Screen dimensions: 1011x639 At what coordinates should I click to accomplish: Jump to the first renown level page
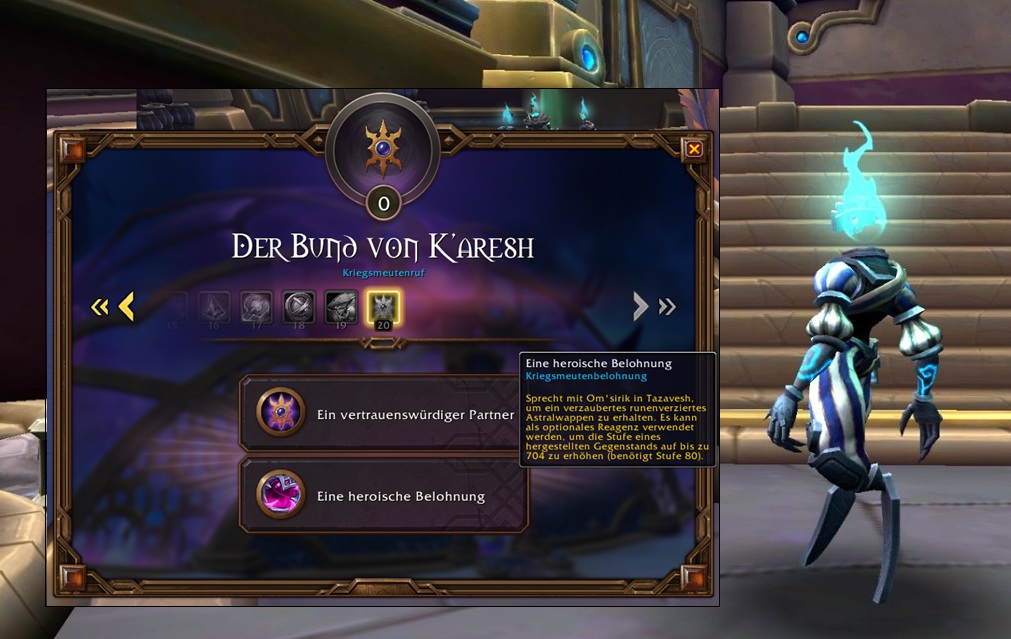coord(99,307)
